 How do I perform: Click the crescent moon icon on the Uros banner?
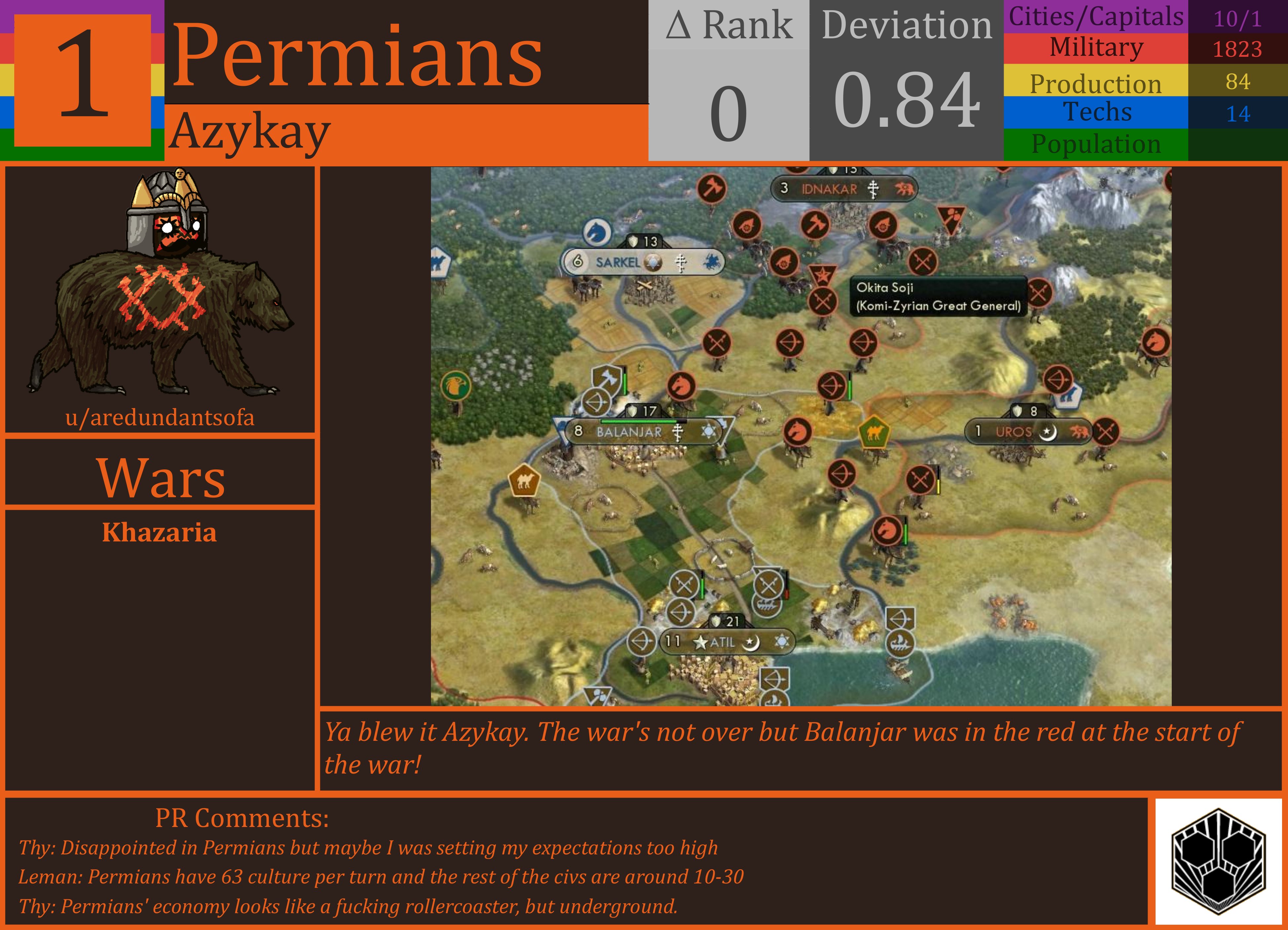point(1048,432)
